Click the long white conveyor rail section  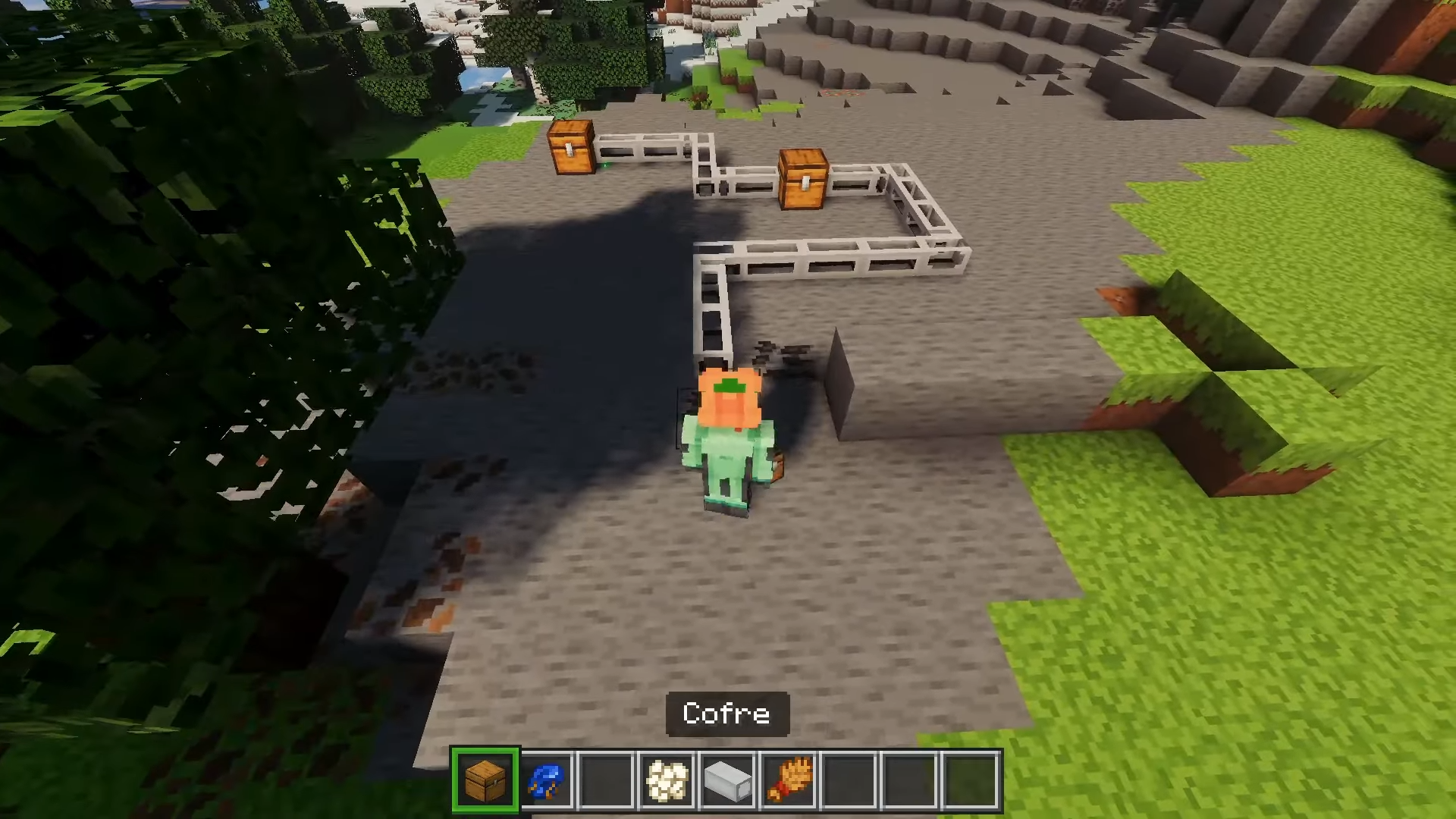pyautogui.click(x=849, y=258)
